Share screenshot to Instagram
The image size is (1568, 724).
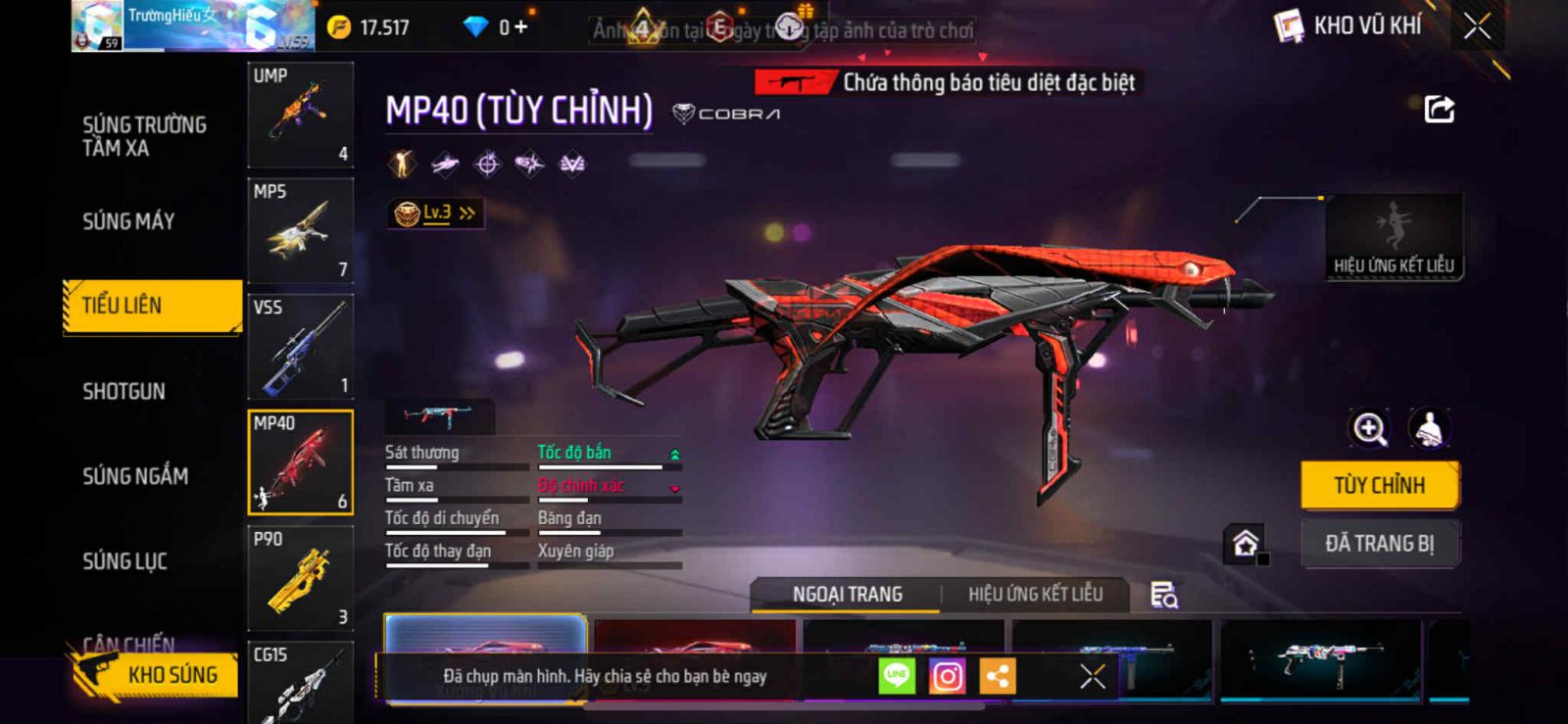[947, 676]
